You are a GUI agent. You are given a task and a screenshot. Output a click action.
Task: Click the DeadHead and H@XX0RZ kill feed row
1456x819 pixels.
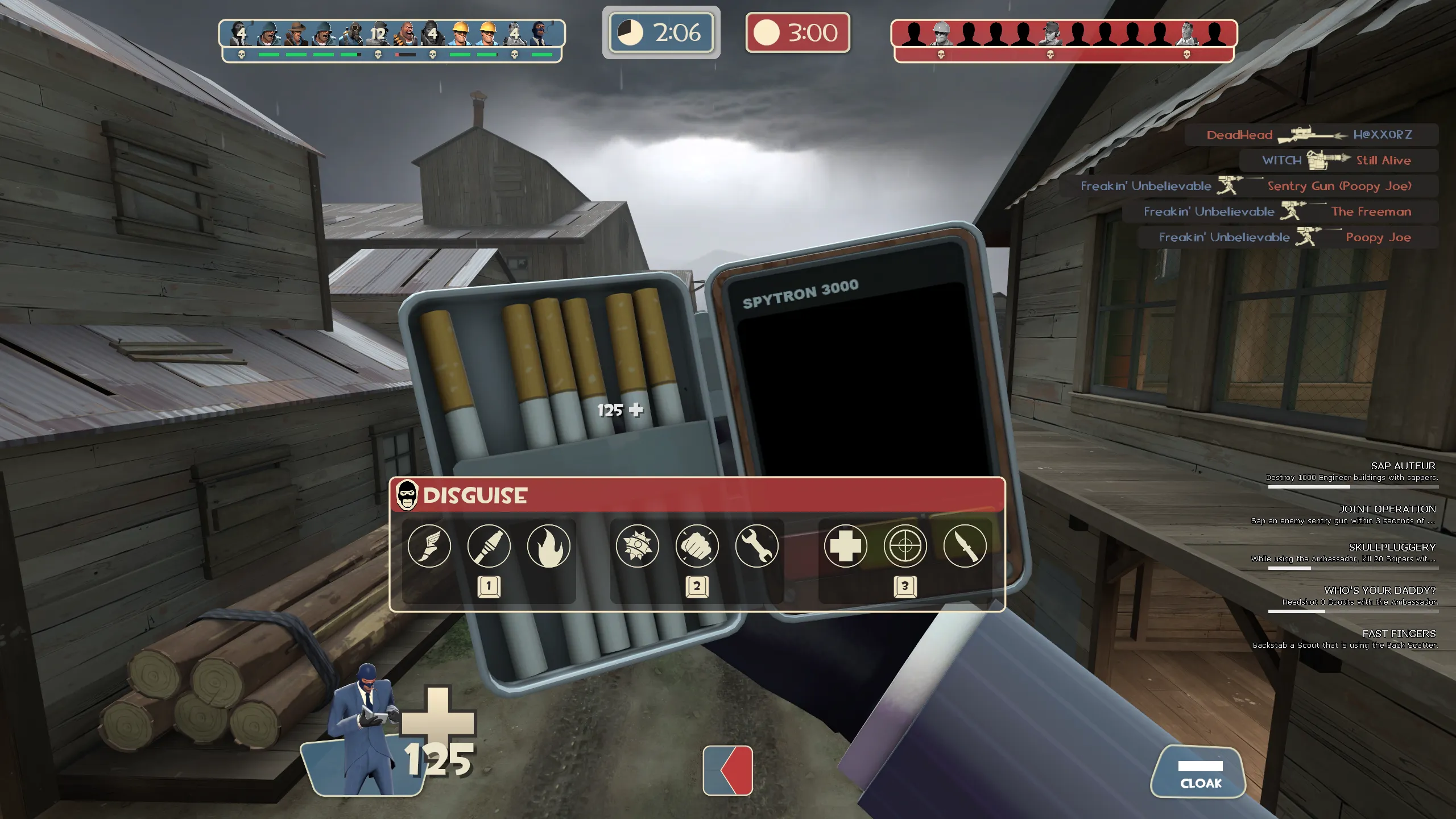[x=1311, y=135]
